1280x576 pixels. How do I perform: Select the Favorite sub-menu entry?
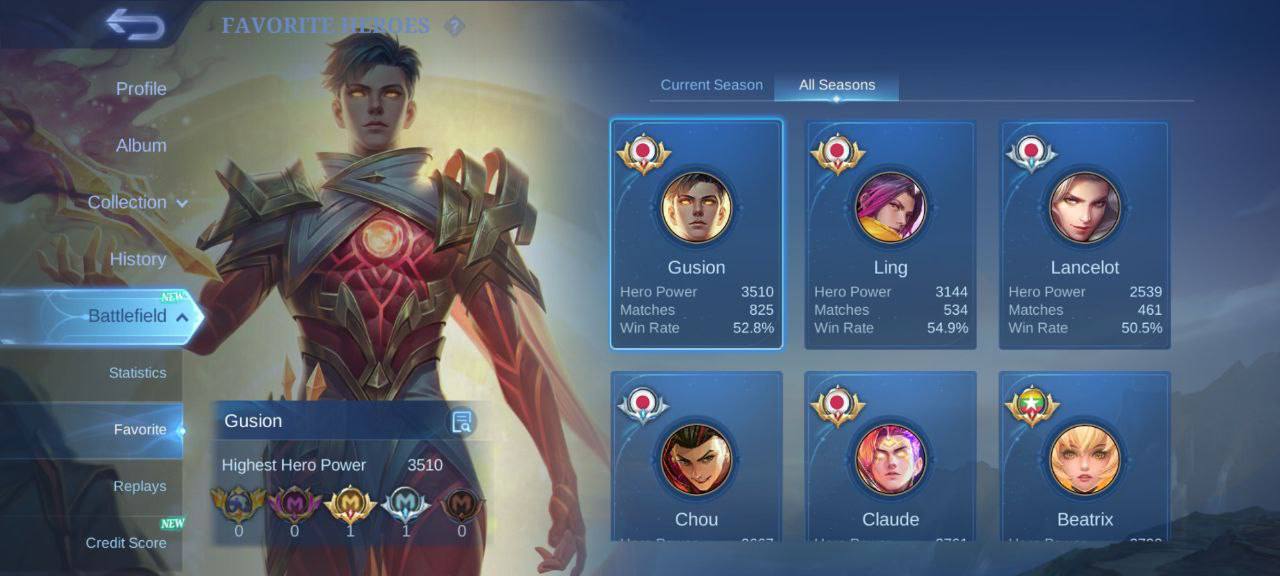click(140, 430)
